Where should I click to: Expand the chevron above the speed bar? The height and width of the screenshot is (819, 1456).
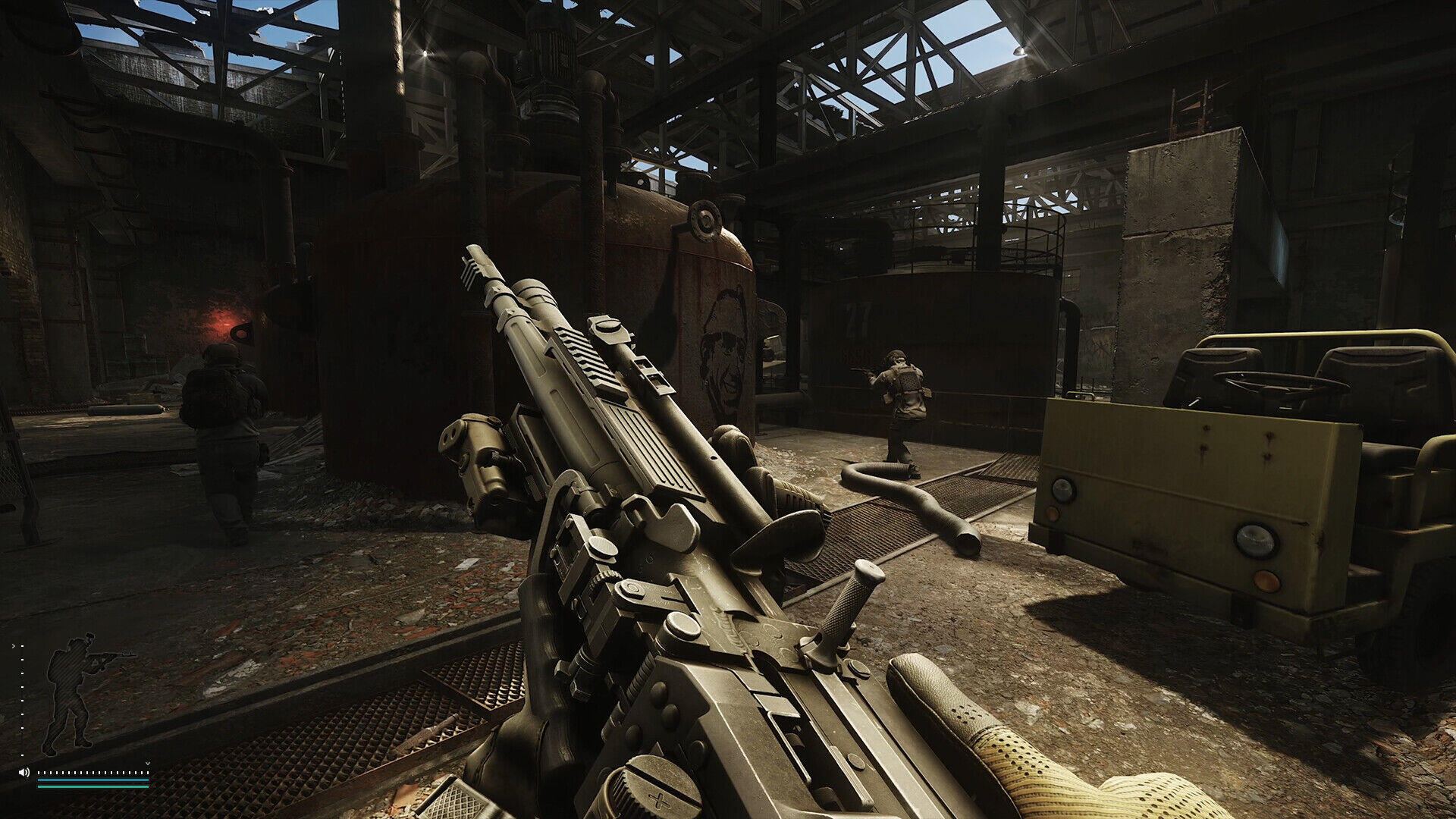coord(147,763)
